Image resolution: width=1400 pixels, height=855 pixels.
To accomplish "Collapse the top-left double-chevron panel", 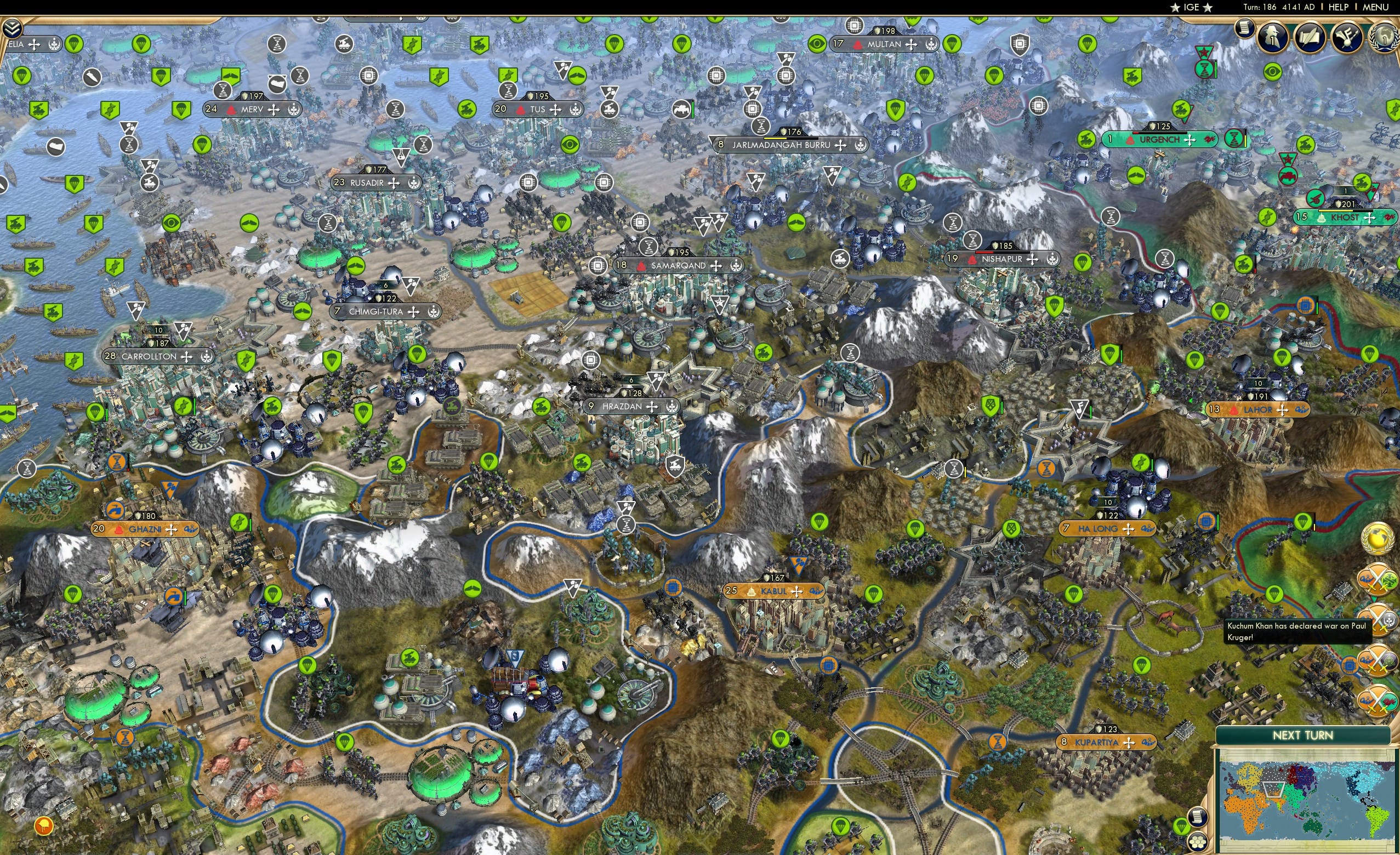I will point(13,30).
